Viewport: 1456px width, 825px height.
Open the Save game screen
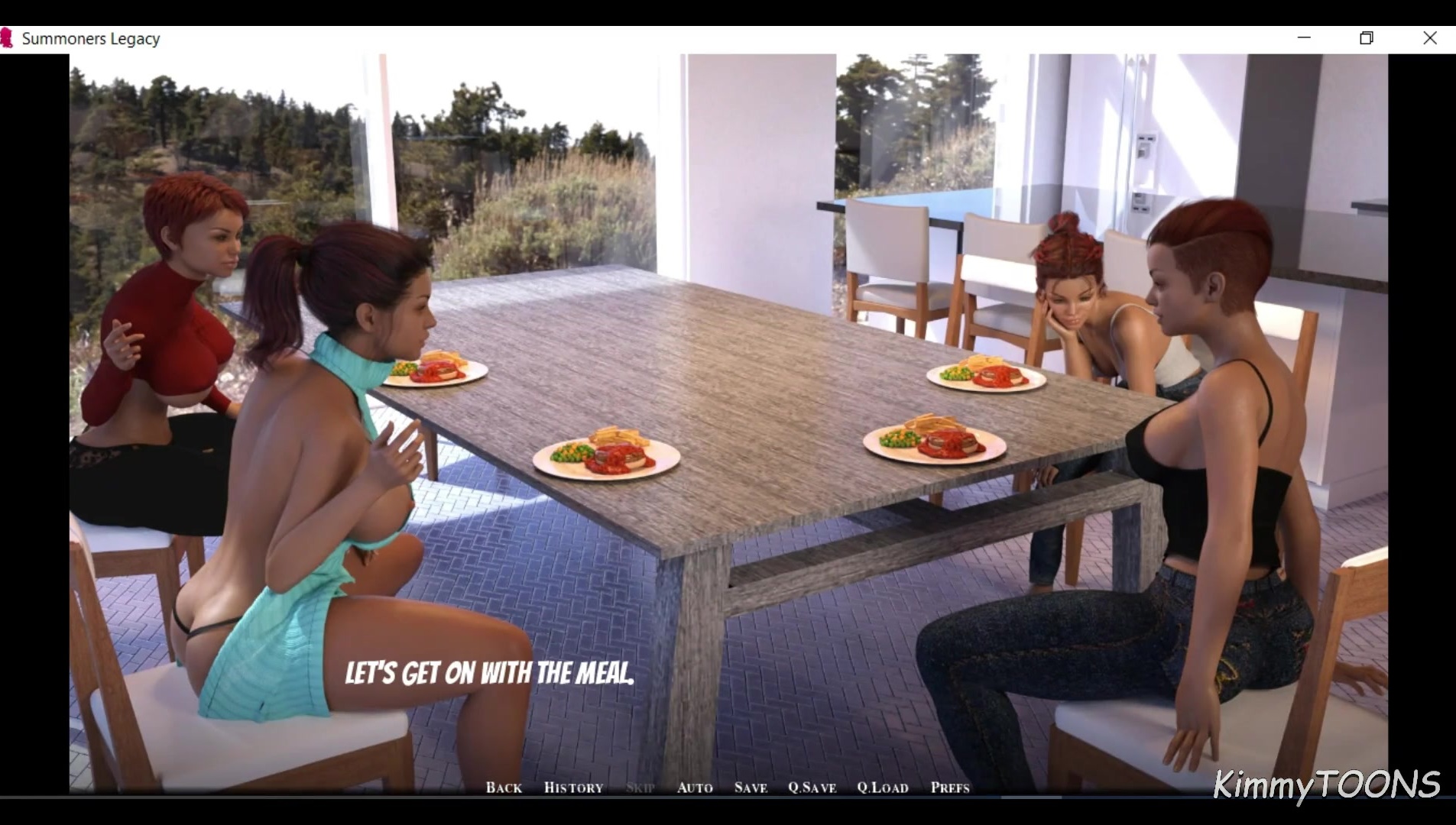[x=751, y=788]
